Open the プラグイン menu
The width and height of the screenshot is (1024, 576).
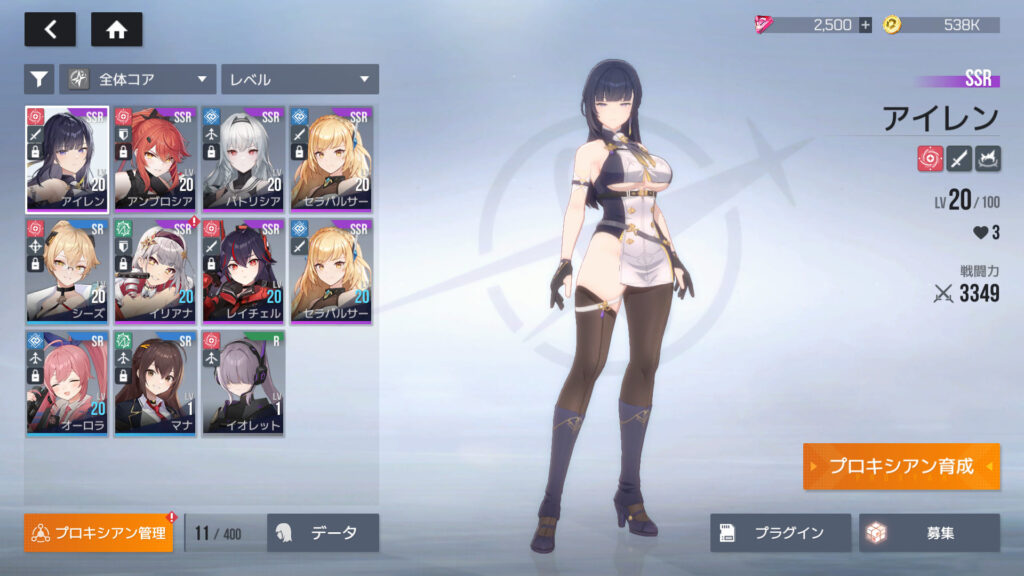click(x=780, y=533)
